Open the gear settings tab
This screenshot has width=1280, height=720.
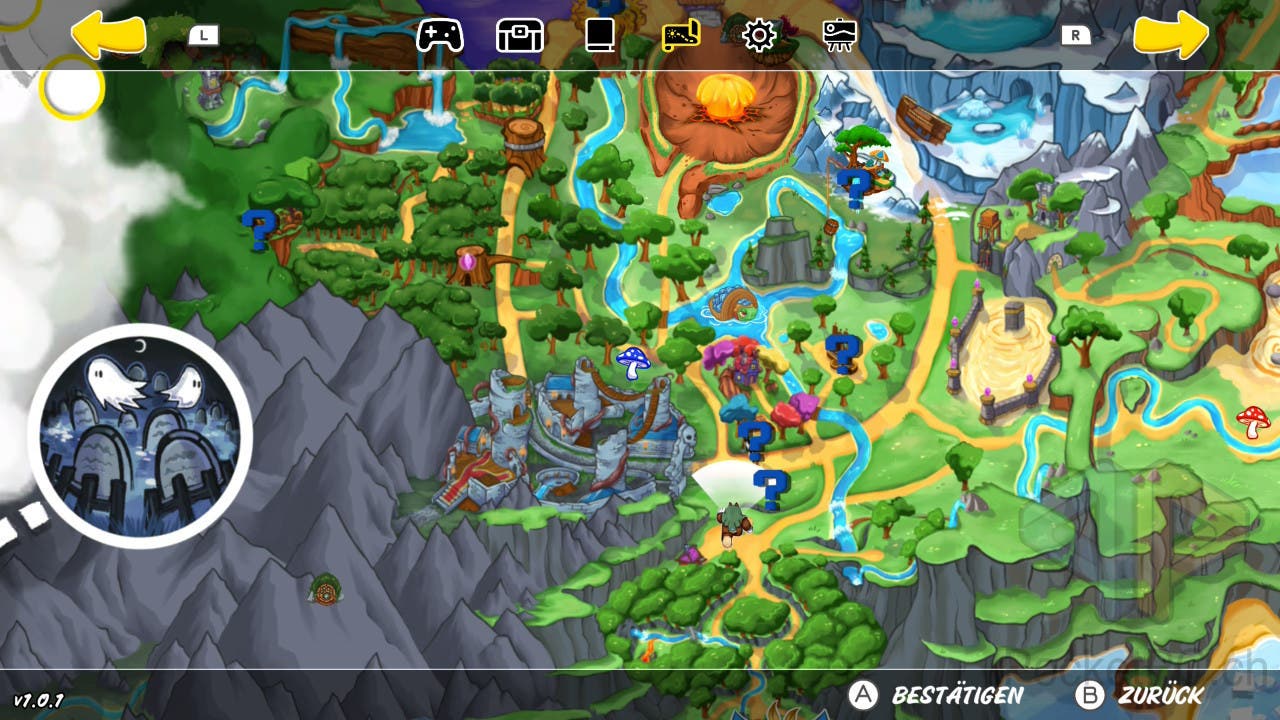(x=759, y=36)
